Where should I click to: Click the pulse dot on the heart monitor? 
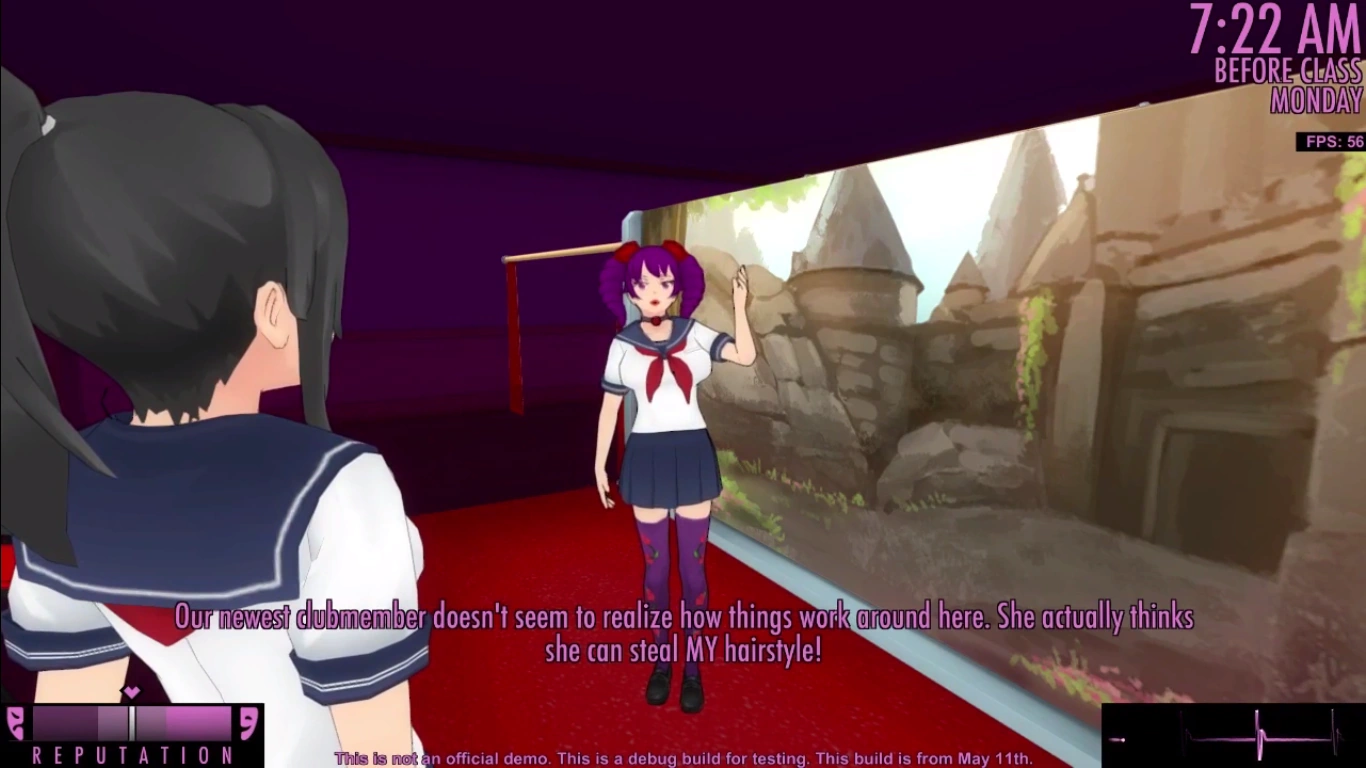(x=1123, y=739)
